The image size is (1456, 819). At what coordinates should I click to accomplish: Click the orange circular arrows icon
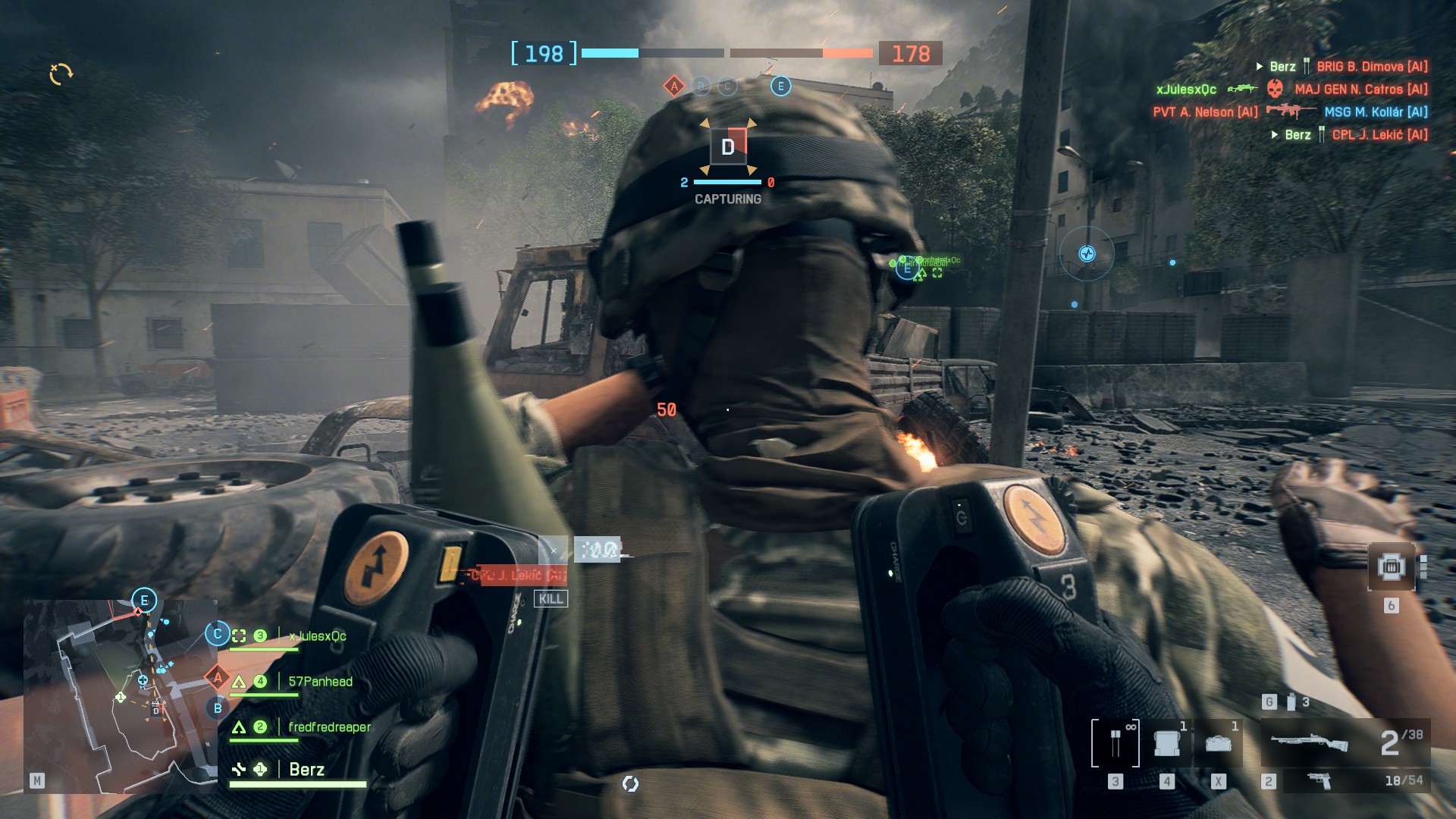pos(61,74)
